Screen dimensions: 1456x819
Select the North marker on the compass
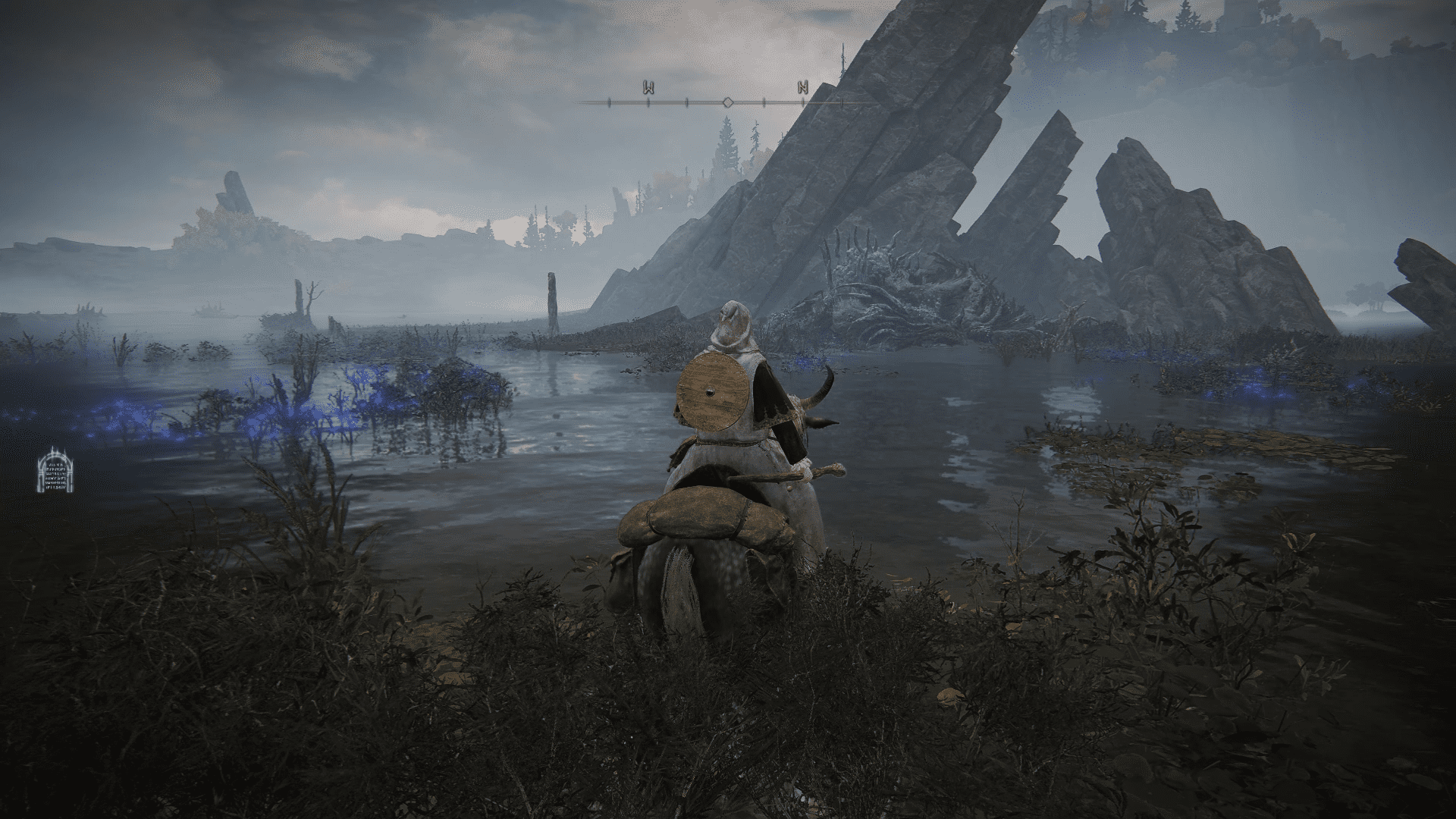[x=803, y=87]
